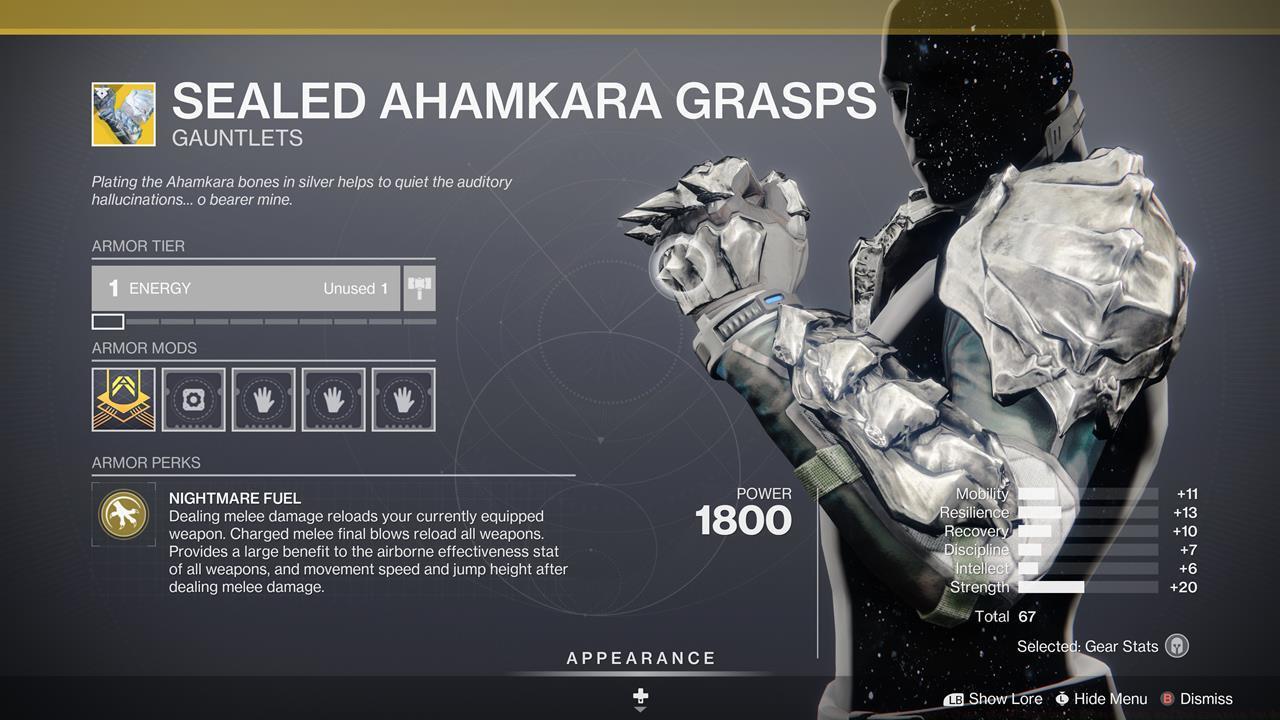Select the first armor mod slot

point(122,398)
